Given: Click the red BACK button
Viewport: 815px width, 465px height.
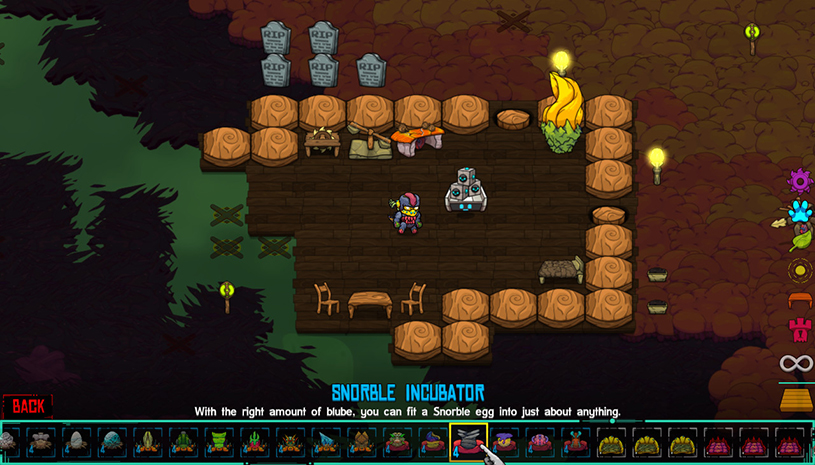Looking at the screenshot, I should pyautogui.click(x=28, y=405).
